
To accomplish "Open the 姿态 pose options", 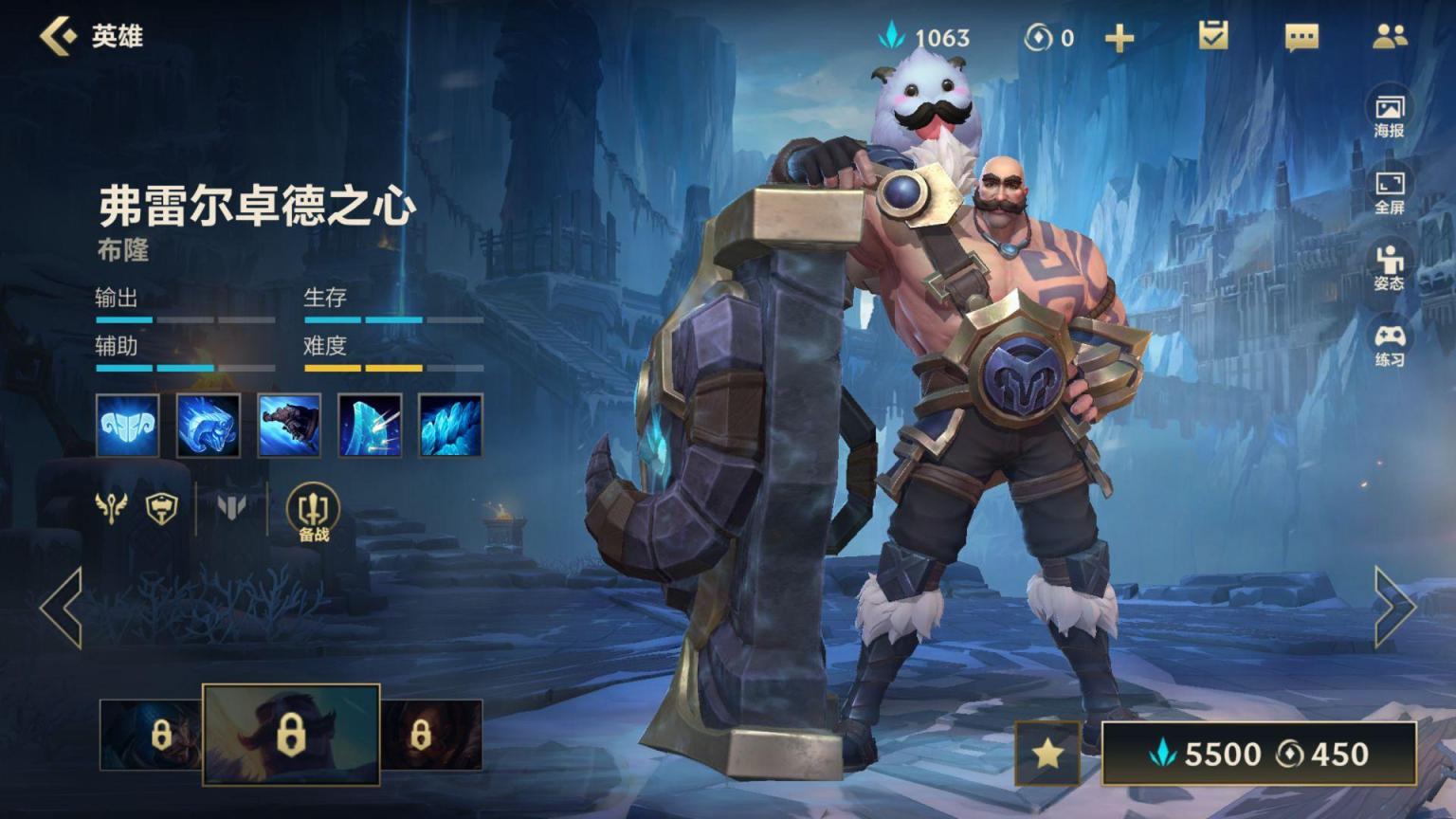I will tap(1389, 267).
